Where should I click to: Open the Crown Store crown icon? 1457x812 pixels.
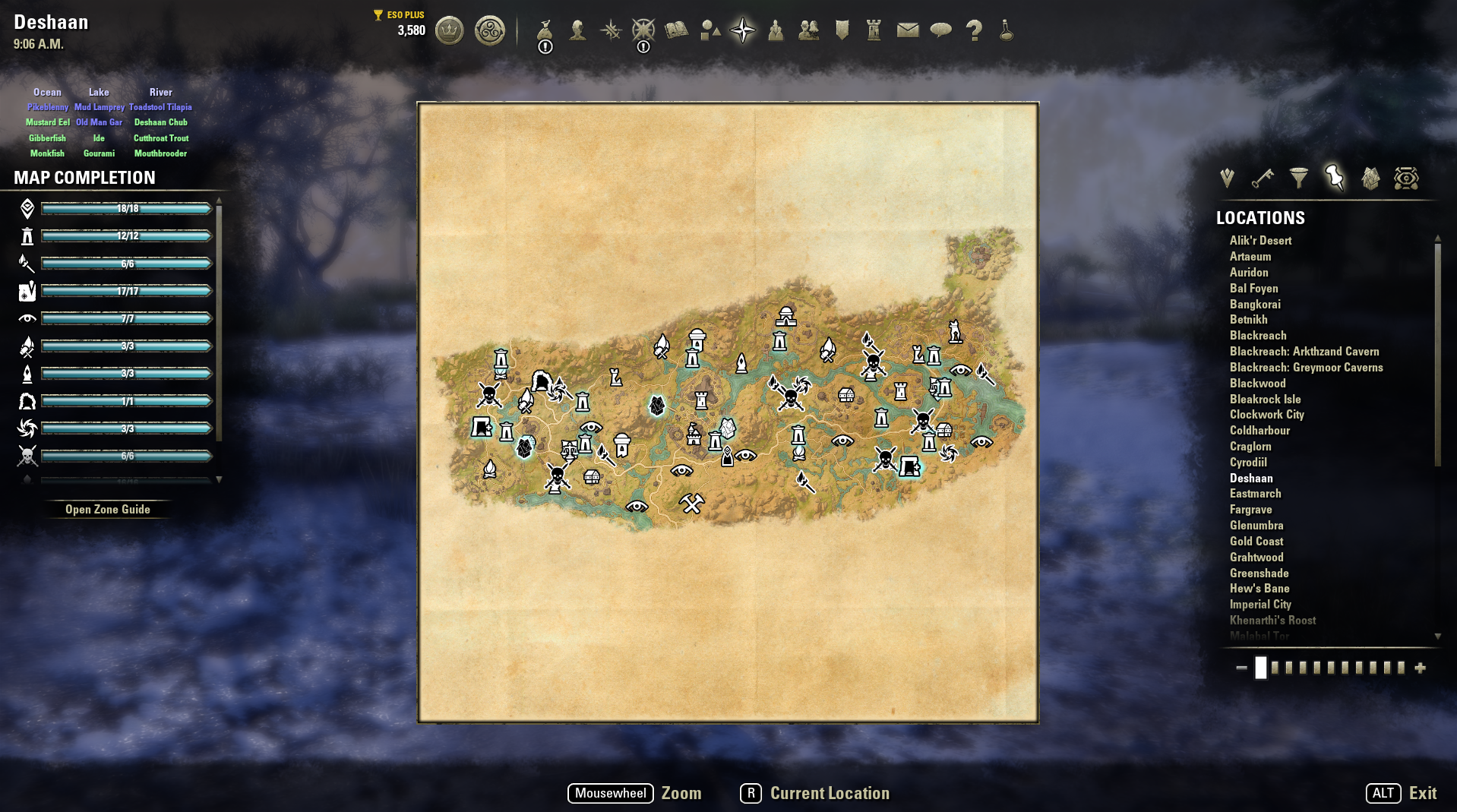point(448,30)
